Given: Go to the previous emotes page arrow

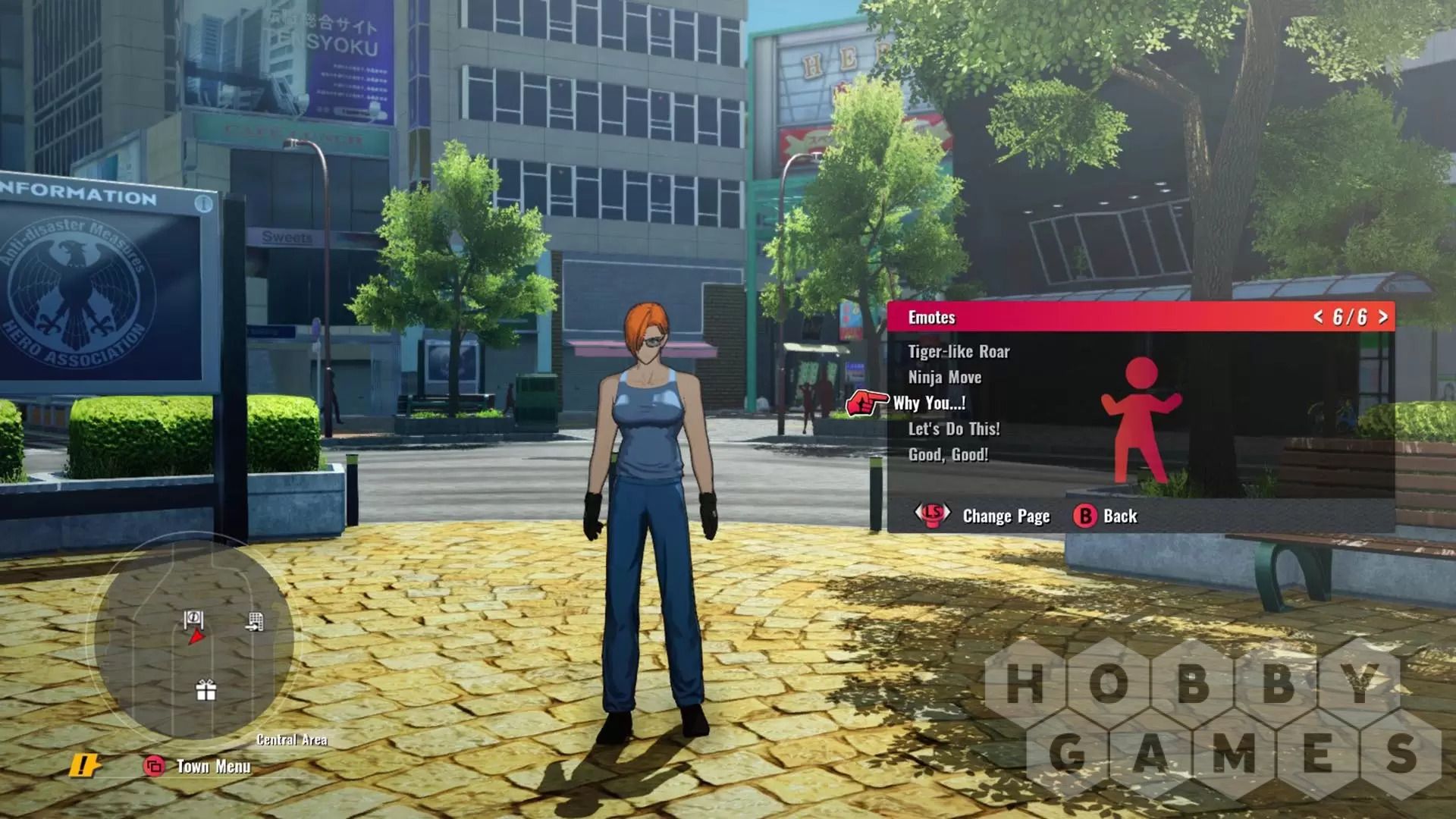Looking at the screenshot, I should pos(1318,317).
